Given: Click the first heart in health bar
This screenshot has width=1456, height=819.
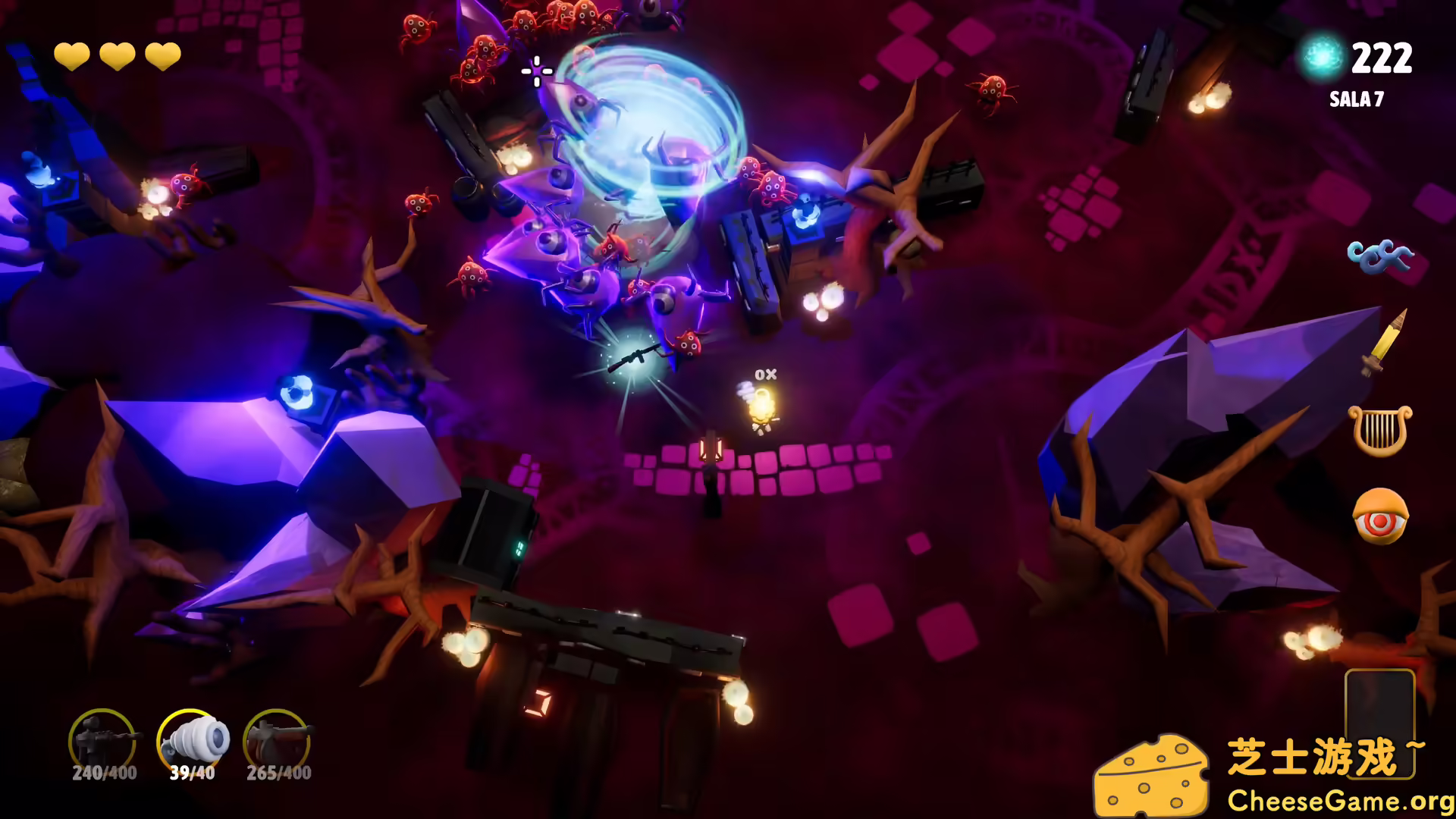Looking at the screenshot, I should 74,55.
